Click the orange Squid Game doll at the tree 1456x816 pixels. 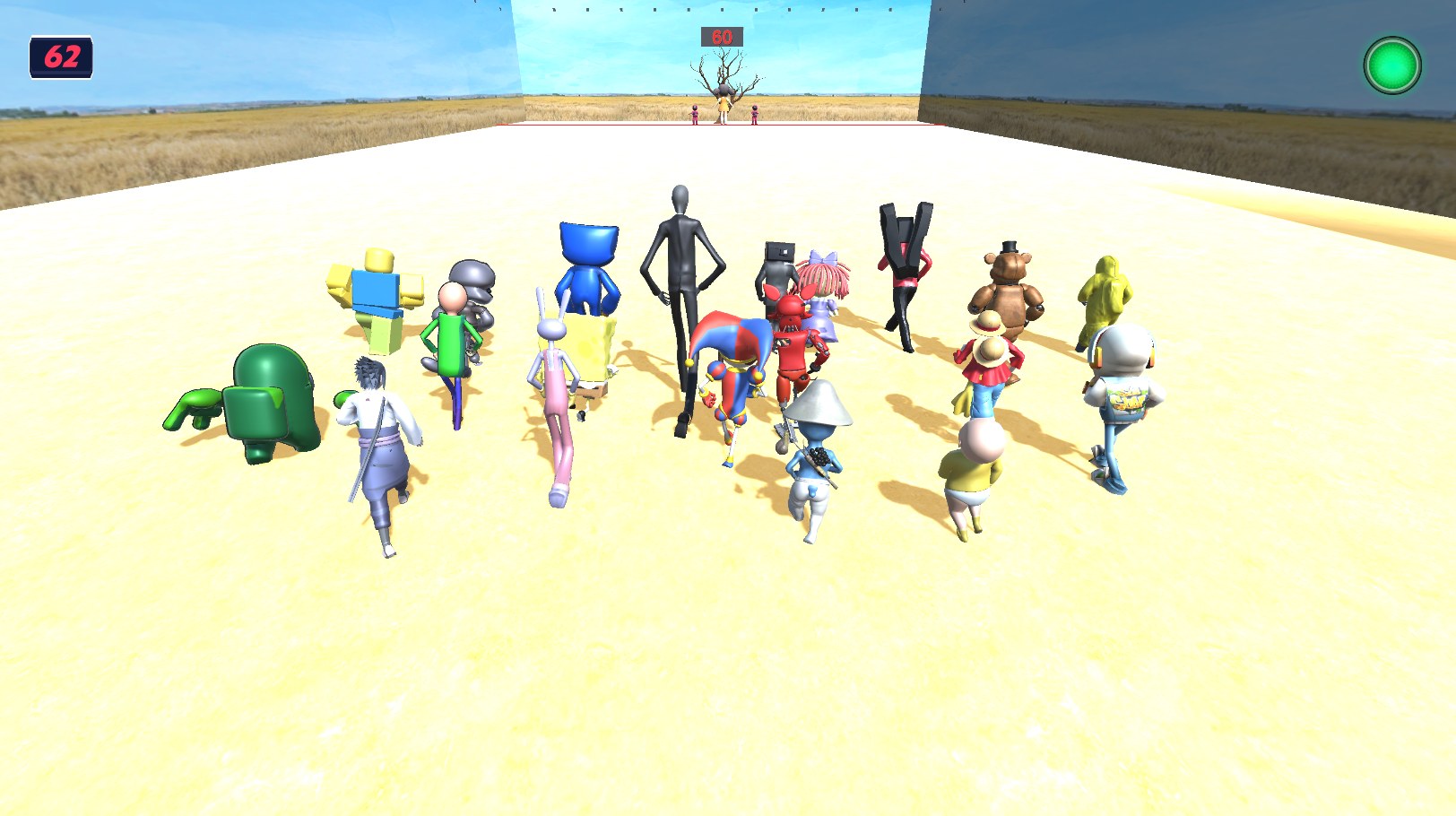tap(724, 105)
